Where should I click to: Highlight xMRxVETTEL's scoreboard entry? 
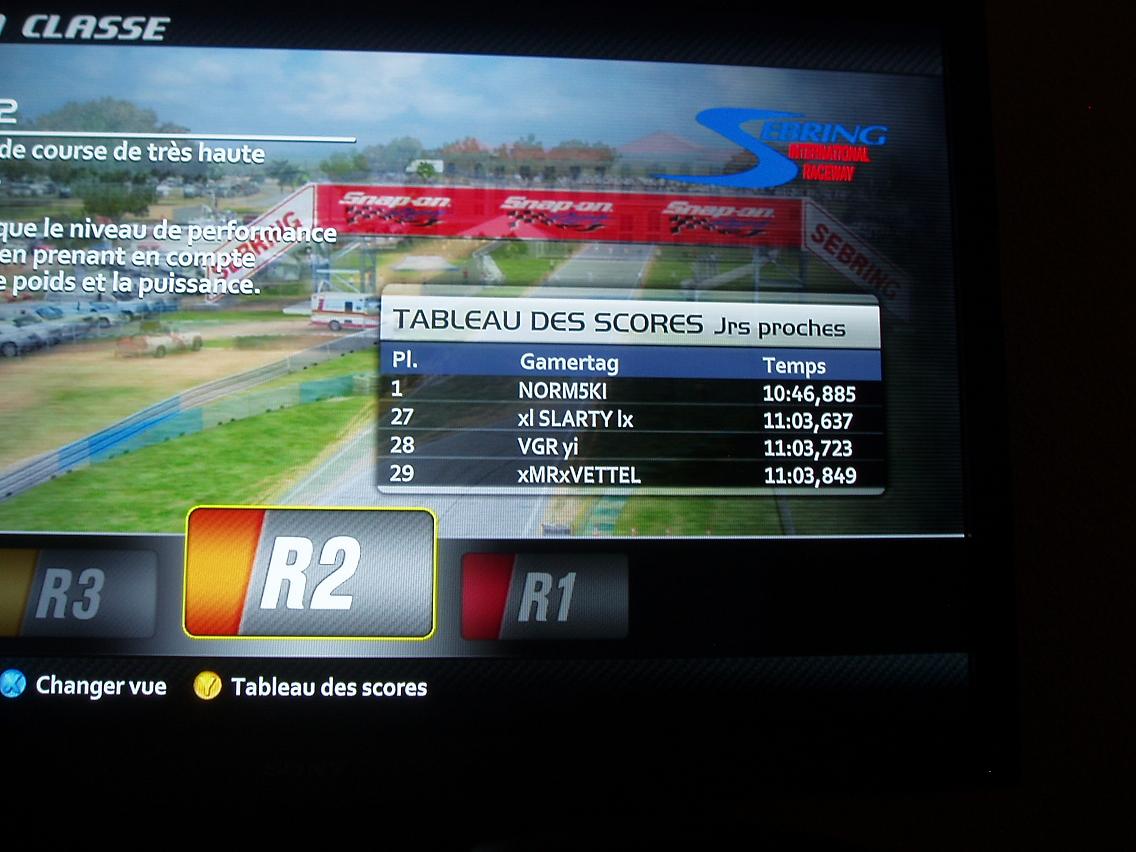coord(628,475)
